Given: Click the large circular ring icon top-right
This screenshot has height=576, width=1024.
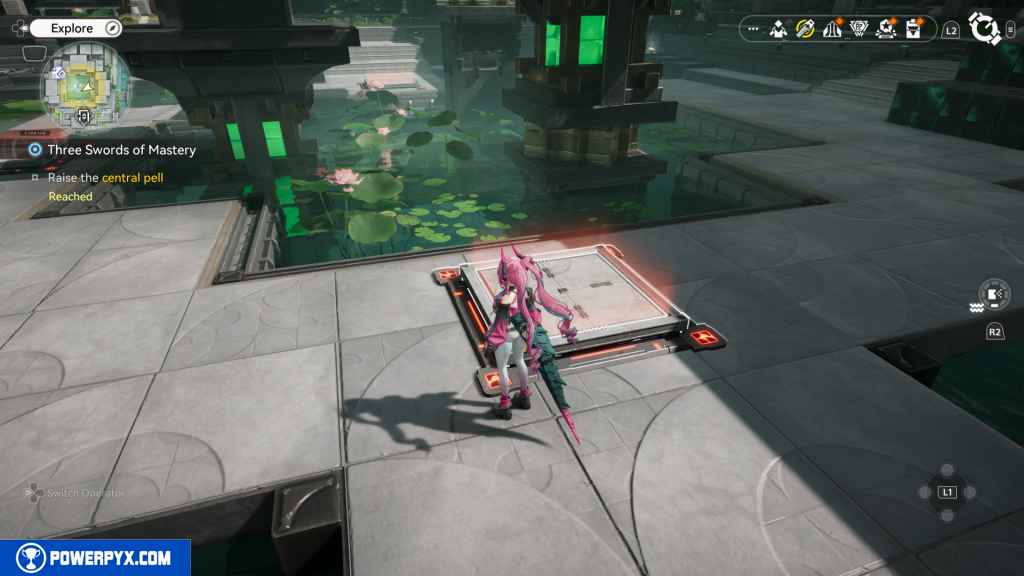Looking at the screenshot, I should pos(986,28).
